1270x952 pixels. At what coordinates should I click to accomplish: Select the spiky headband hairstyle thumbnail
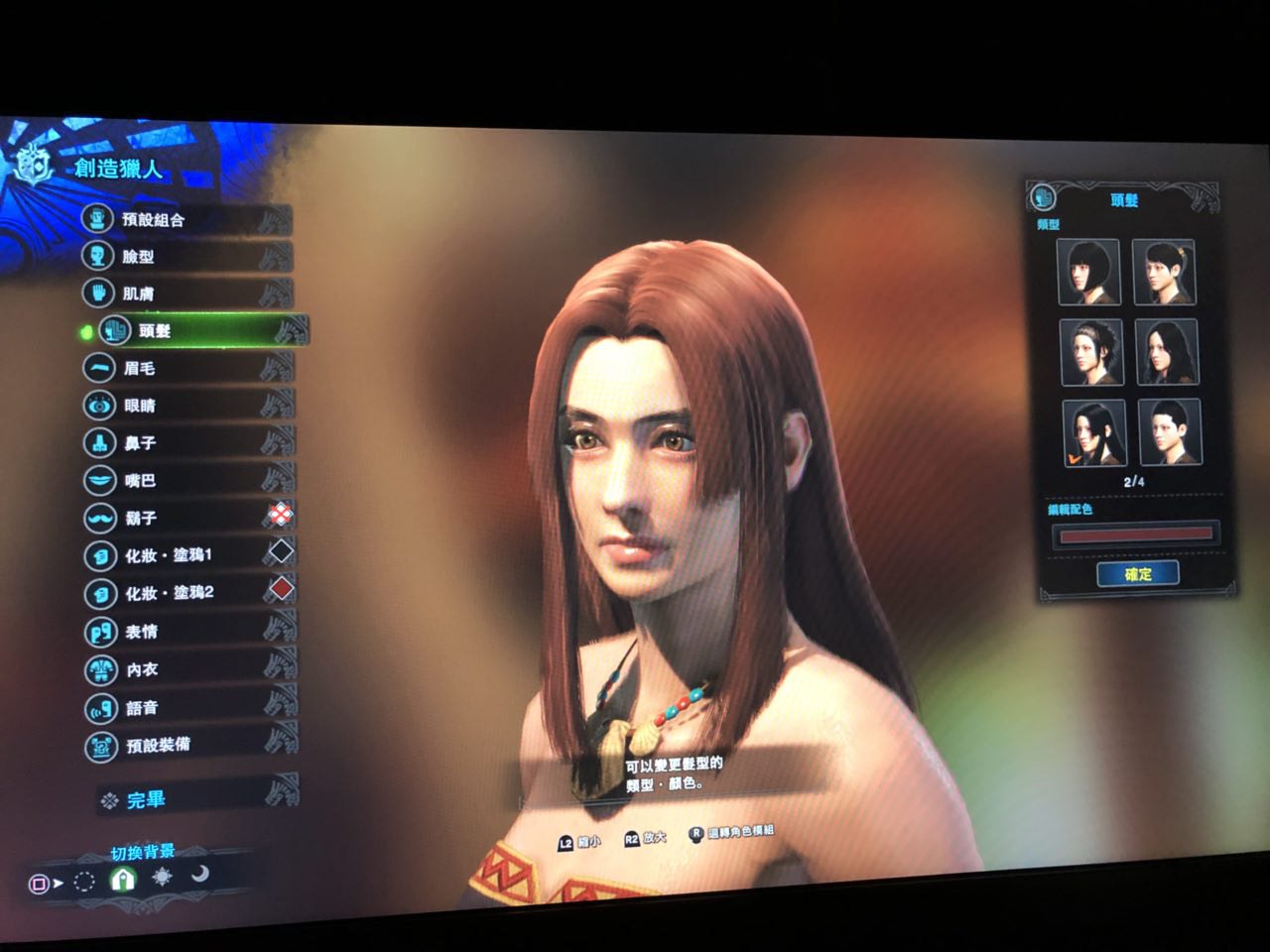(1090, 351)
